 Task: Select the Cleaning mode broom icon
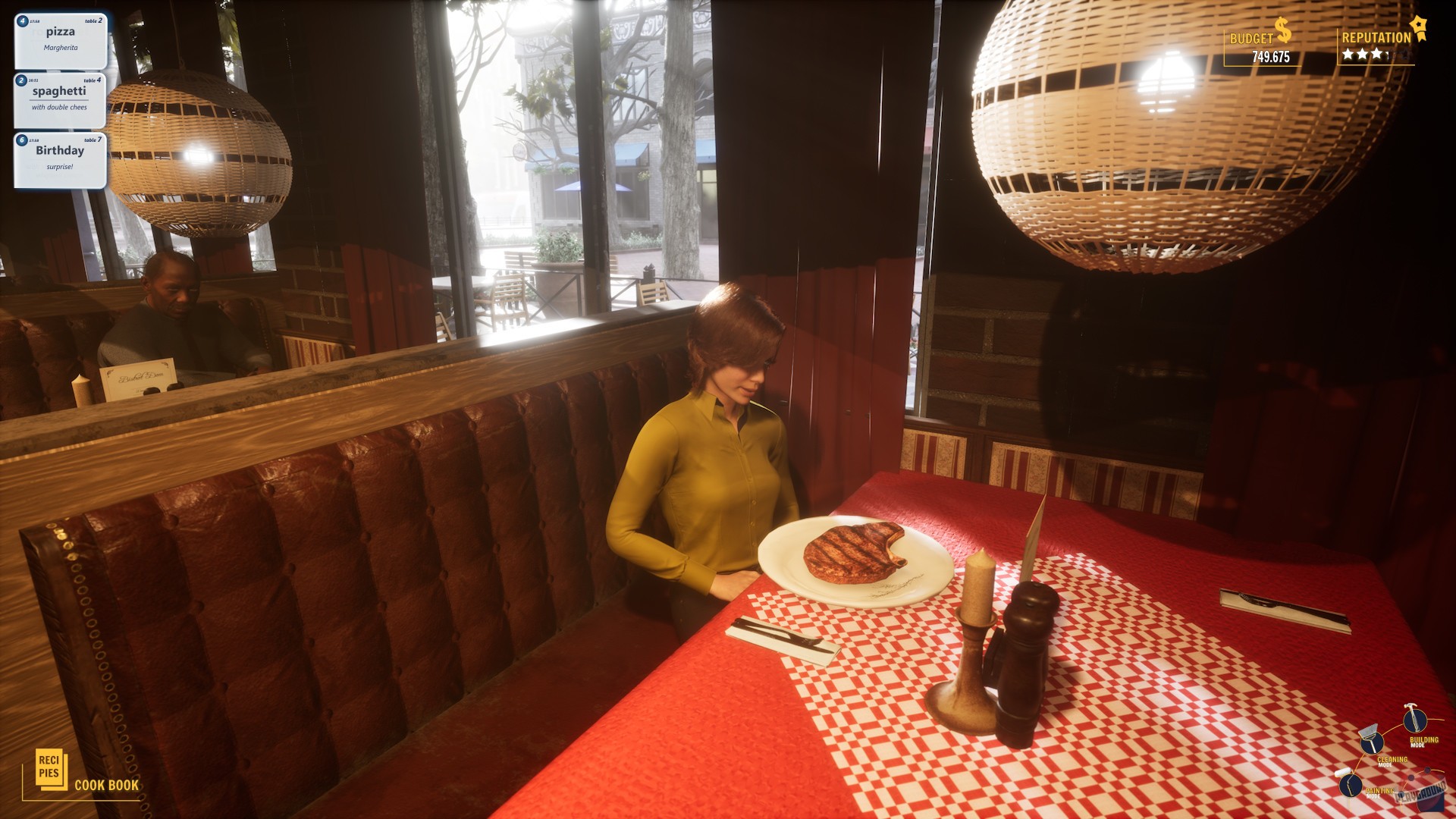(1371, 744)
